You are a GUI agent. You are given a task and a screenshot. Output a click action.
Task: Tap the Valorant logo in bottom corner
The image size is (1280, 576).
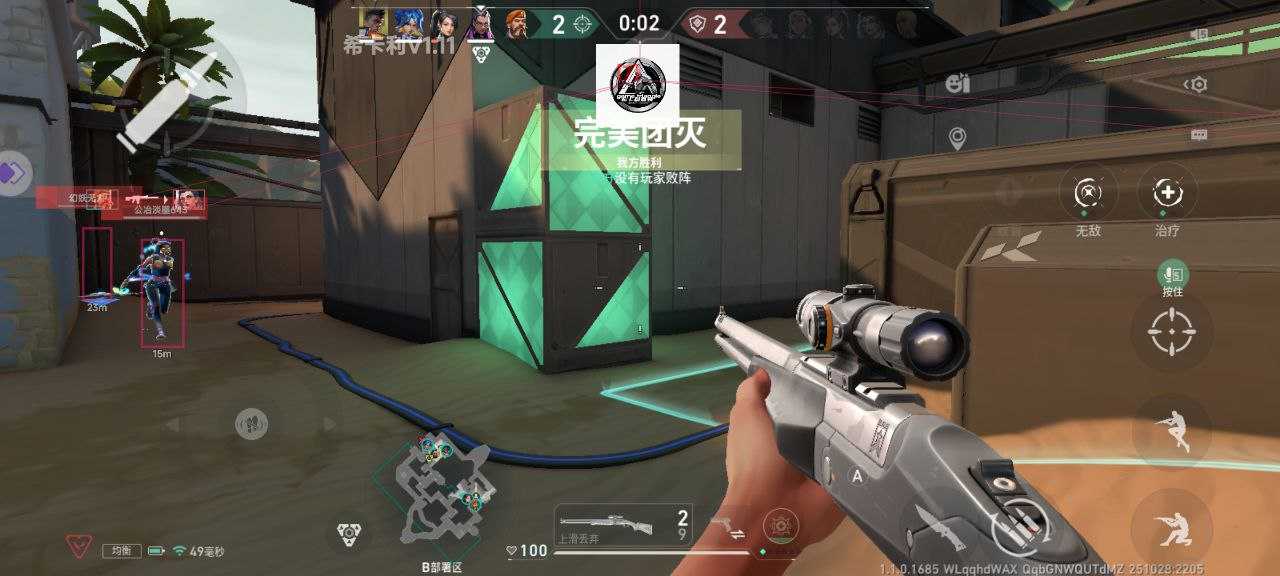click(x=79, y=547)
